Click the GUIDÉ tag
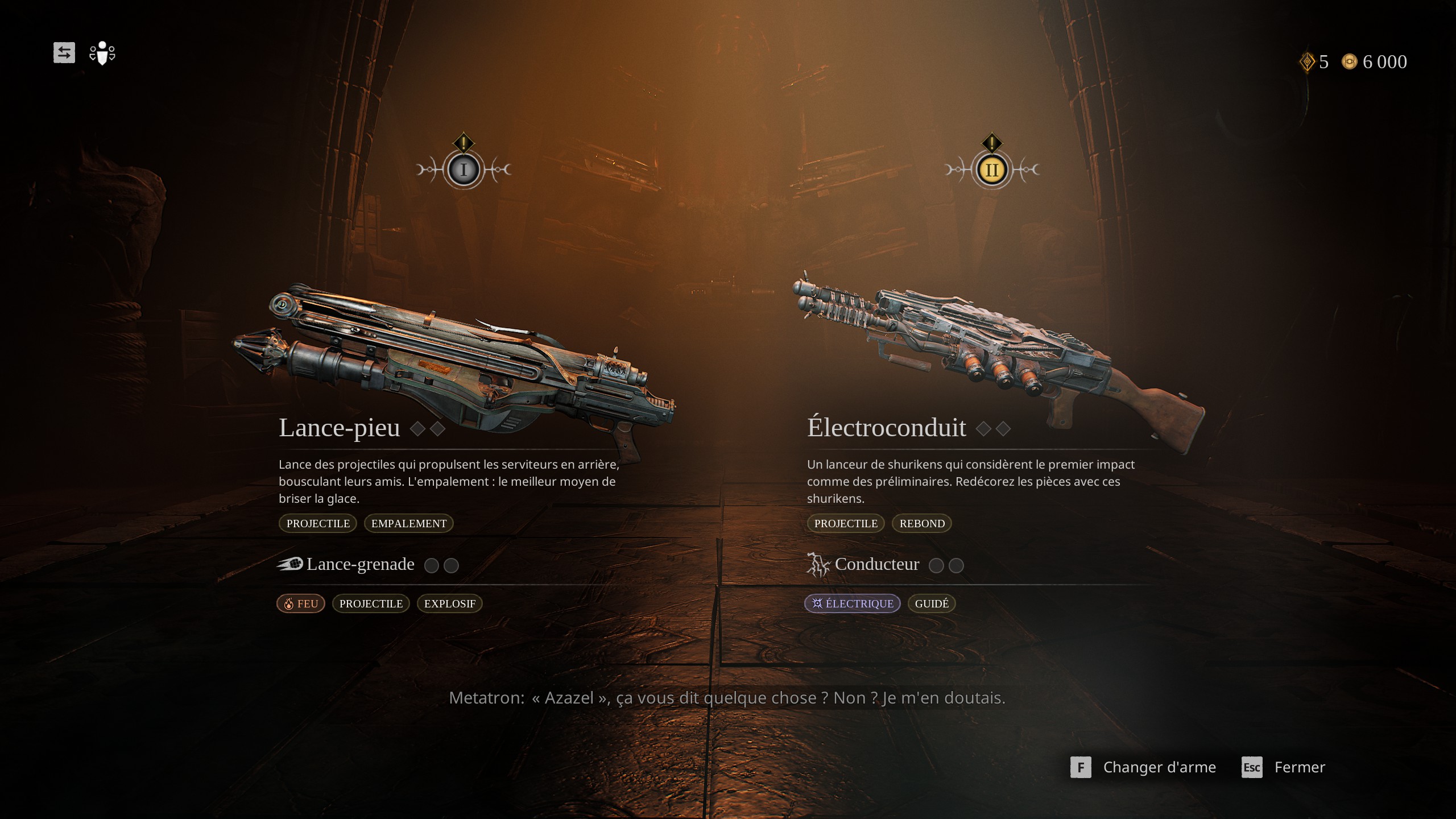1456x819 pixels. pyautogui.click(x=932, y=603)
